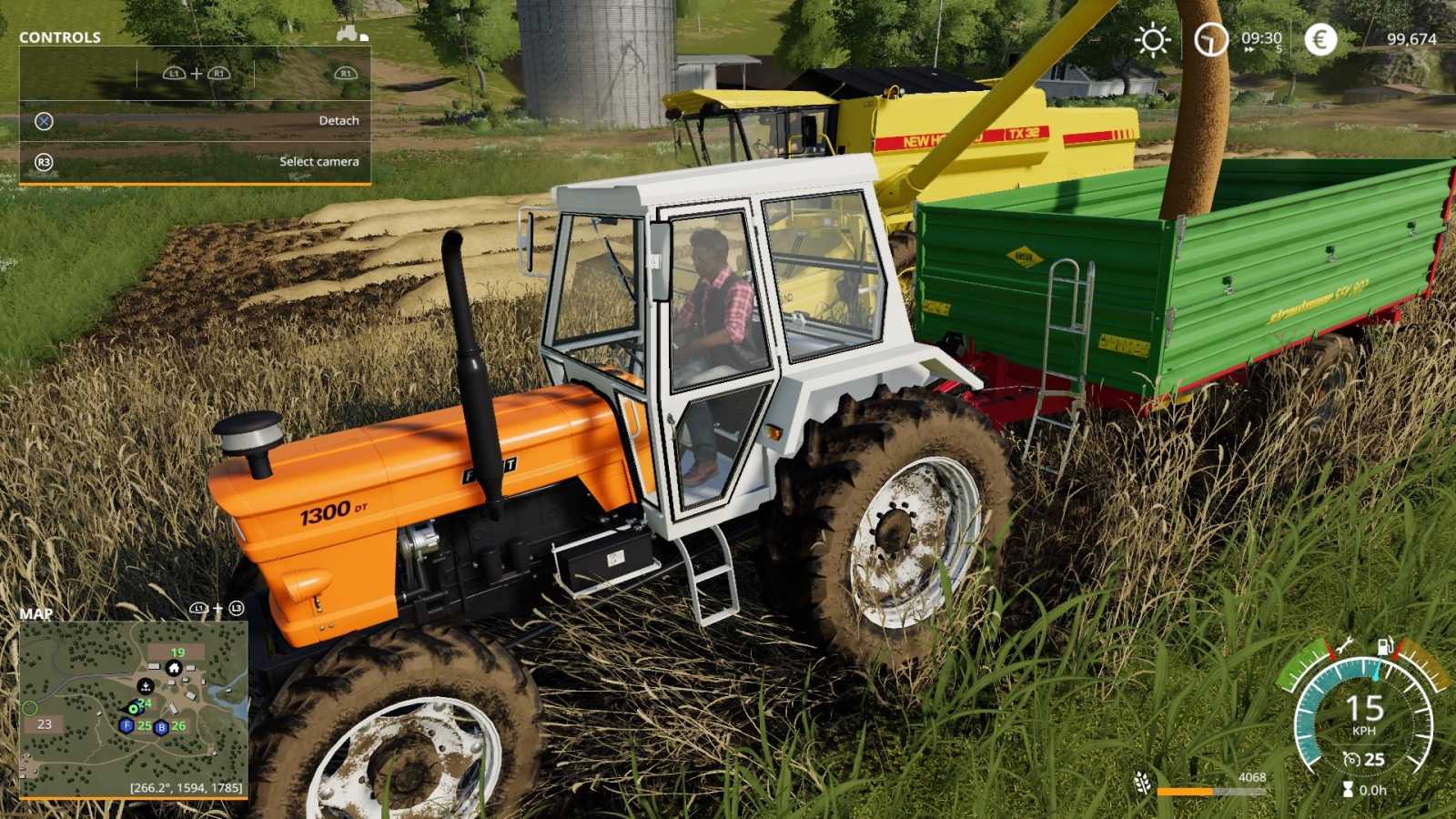
Task: Click the house farm marker on the minimap
Action: click(x=174, y=669)
